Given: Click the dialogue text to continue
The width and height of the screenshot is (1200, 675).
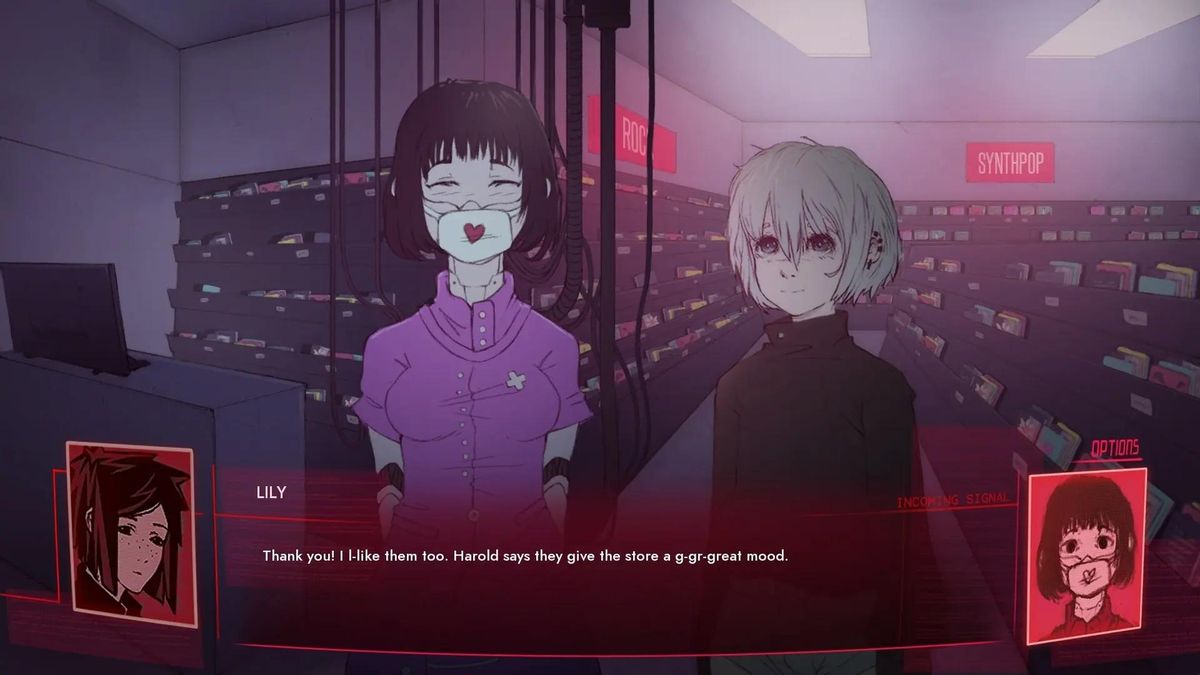Looking at the screenshot, I should pyautogui.click(x=525, y=555).
